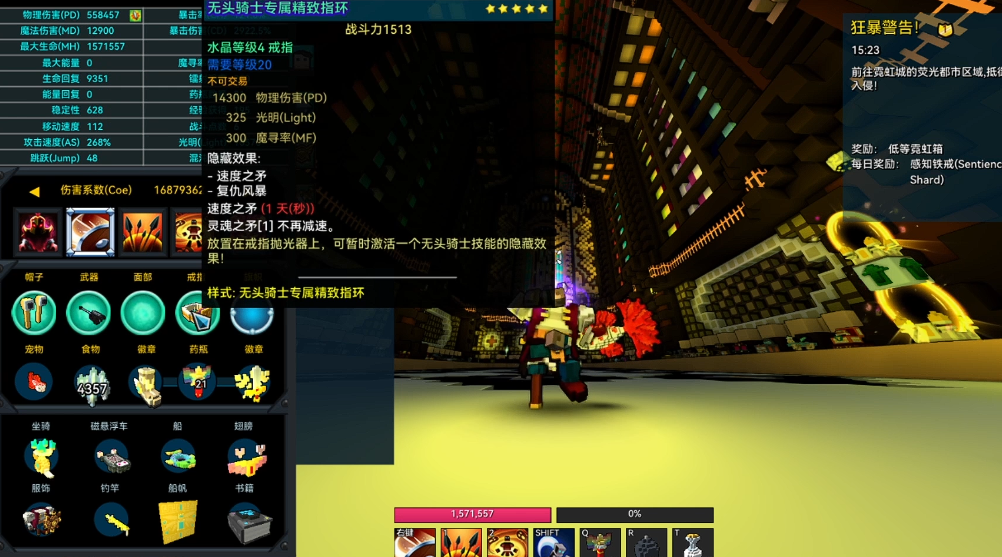Choose the ring (戒指) equipment slot

click(196, 313)
